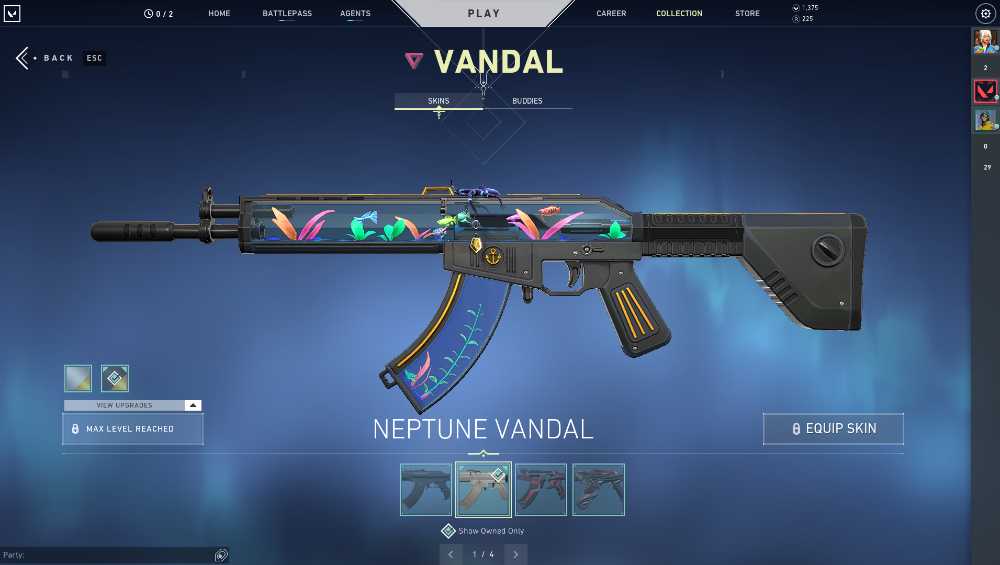Screen dimensions: 1000x565
Task: Select the Max Level Reached upgrade button
Action: pyautogui.click(x=133, y=429)
